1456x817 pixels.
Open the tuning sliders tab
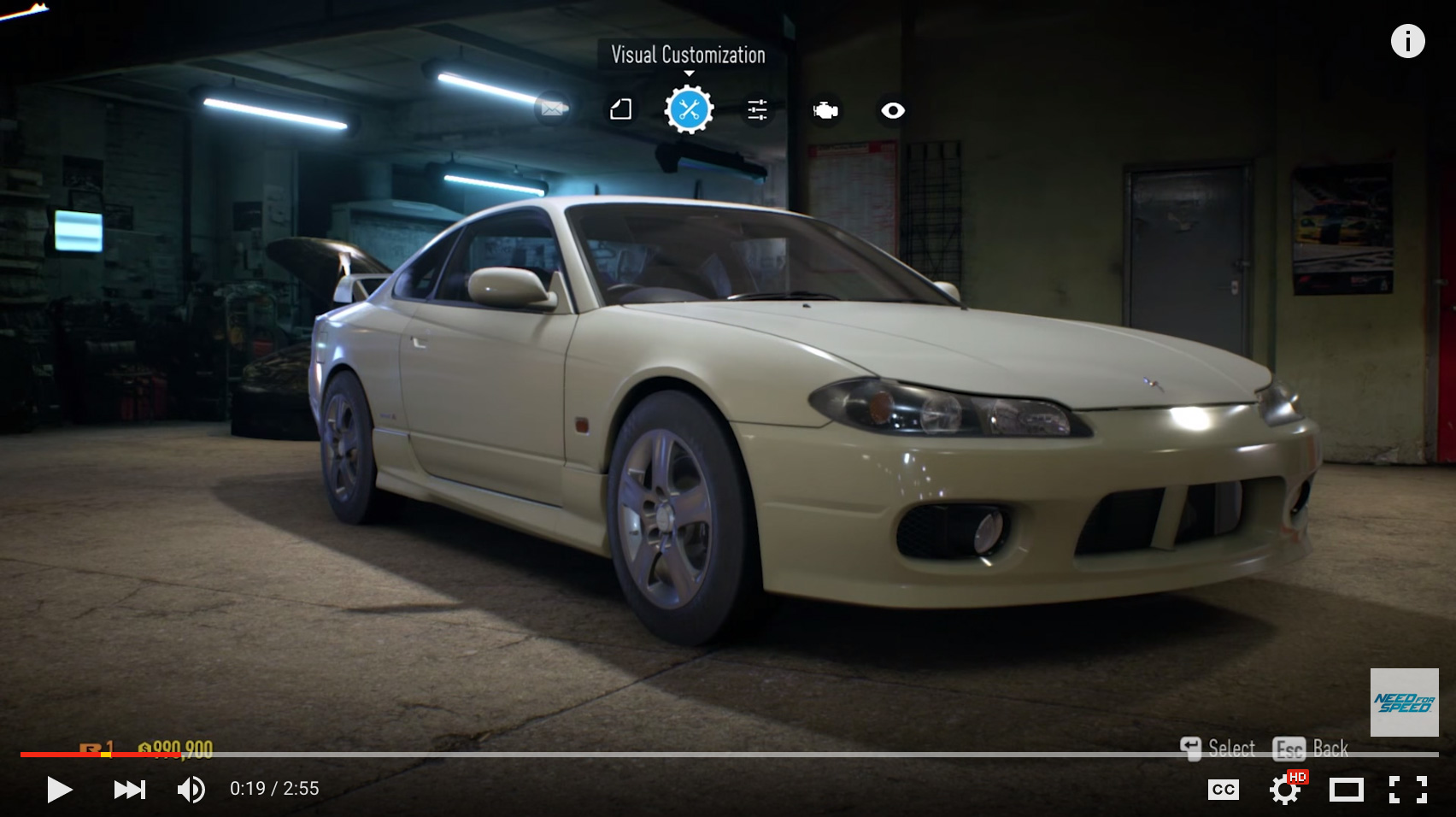pyautogui.click(x=757, y=109)
